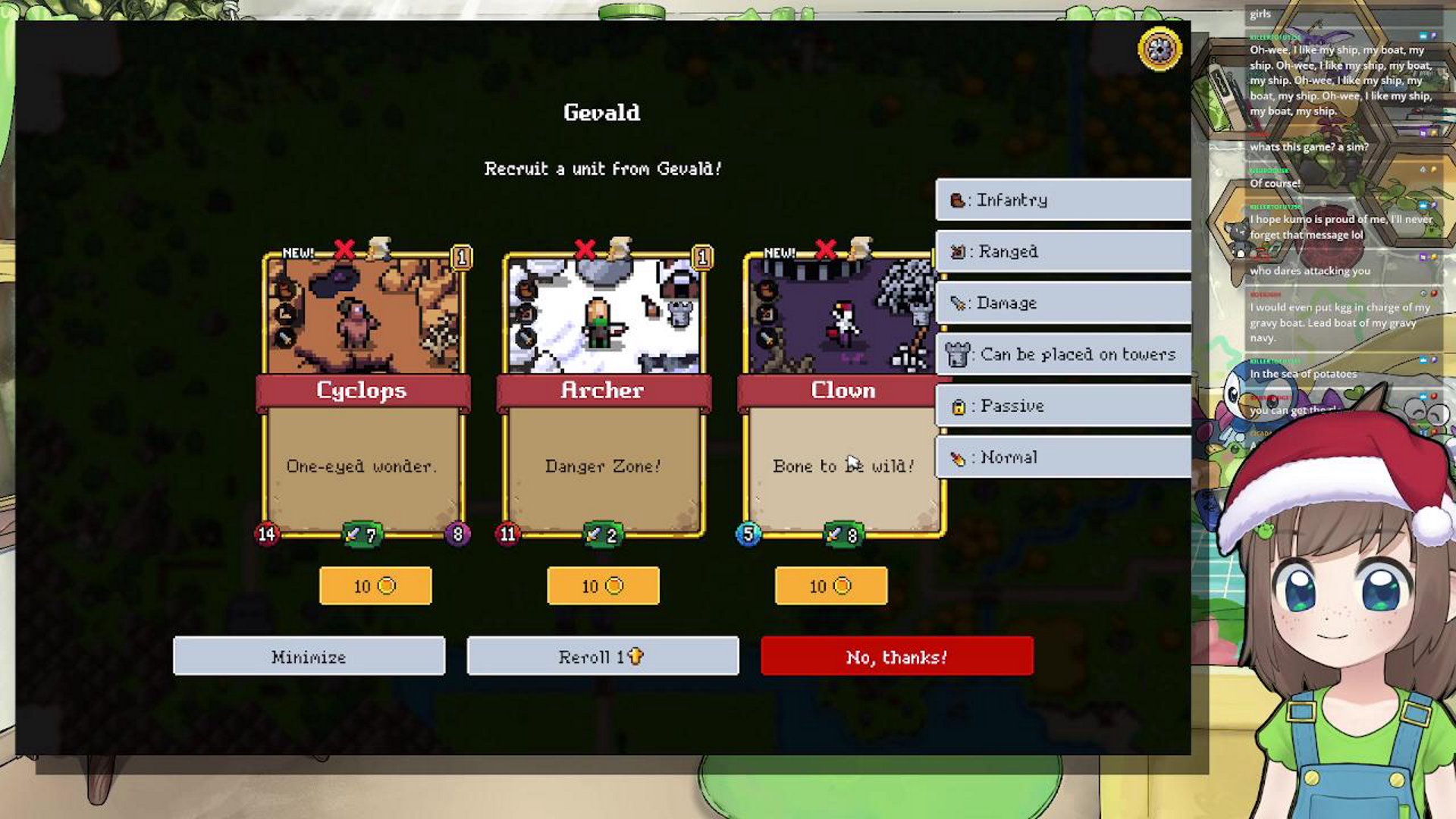Buy Cyclops with its 10 coin button
The height and width of the screenshot is (819, 1456).
click(x=375, y=586)
